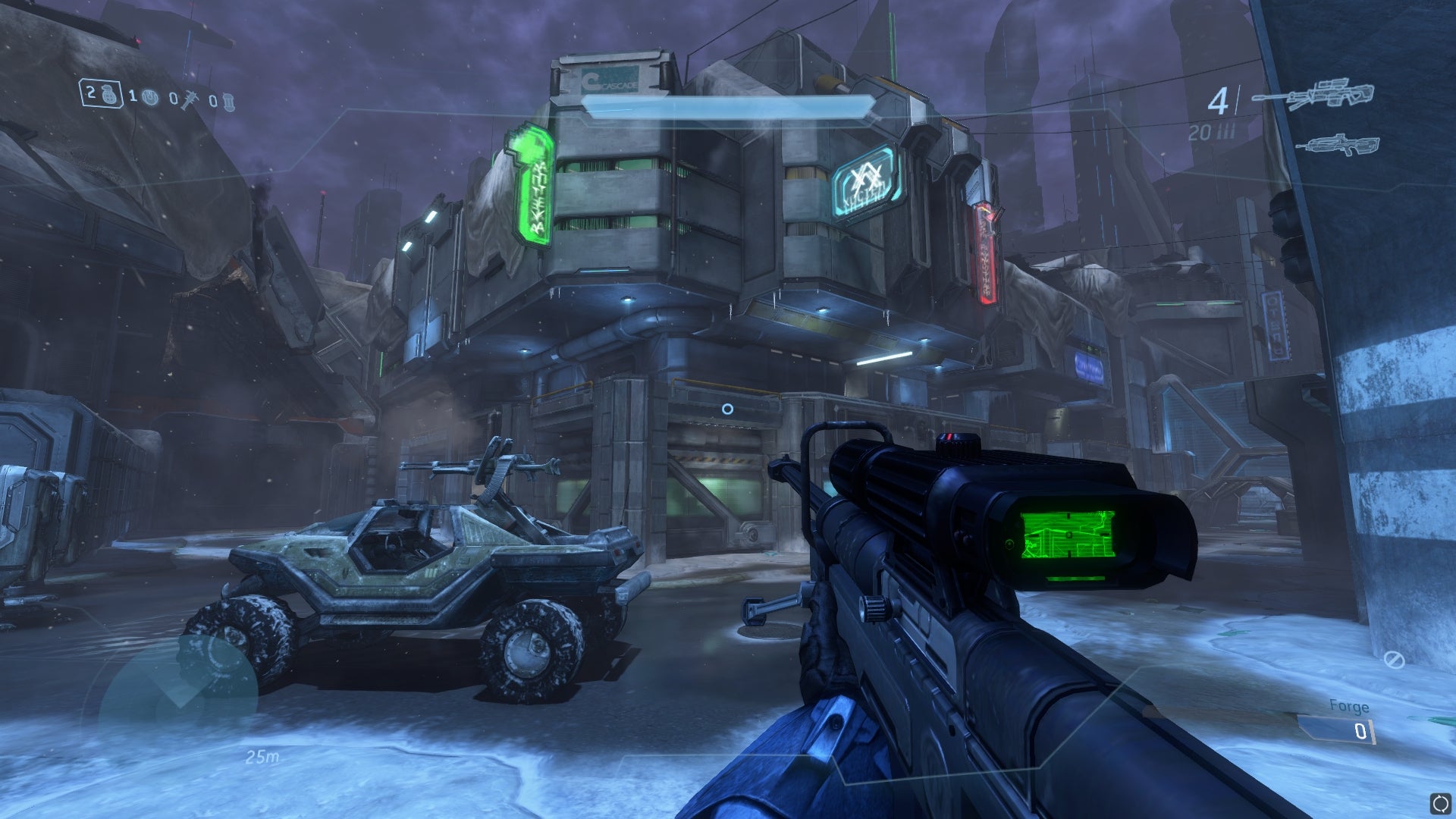Pick the spike grenade icon

click(189, 99)
